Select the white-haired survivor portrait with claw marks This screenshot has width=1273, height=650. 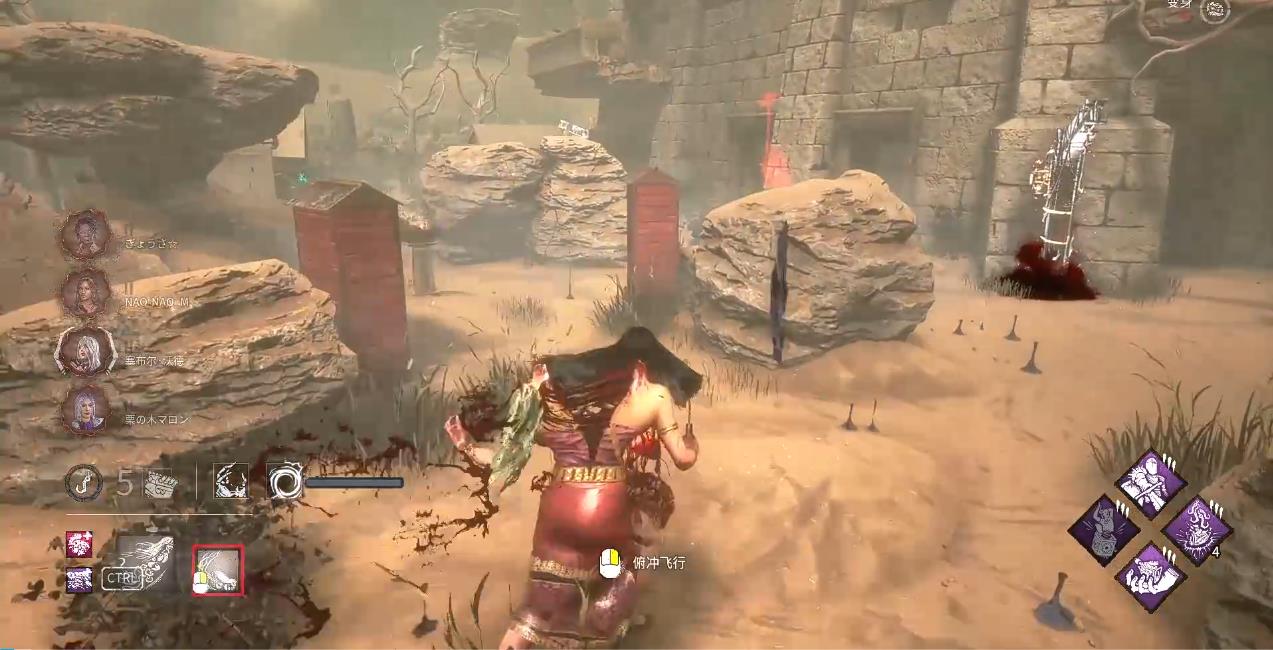(x=85, y=352)
